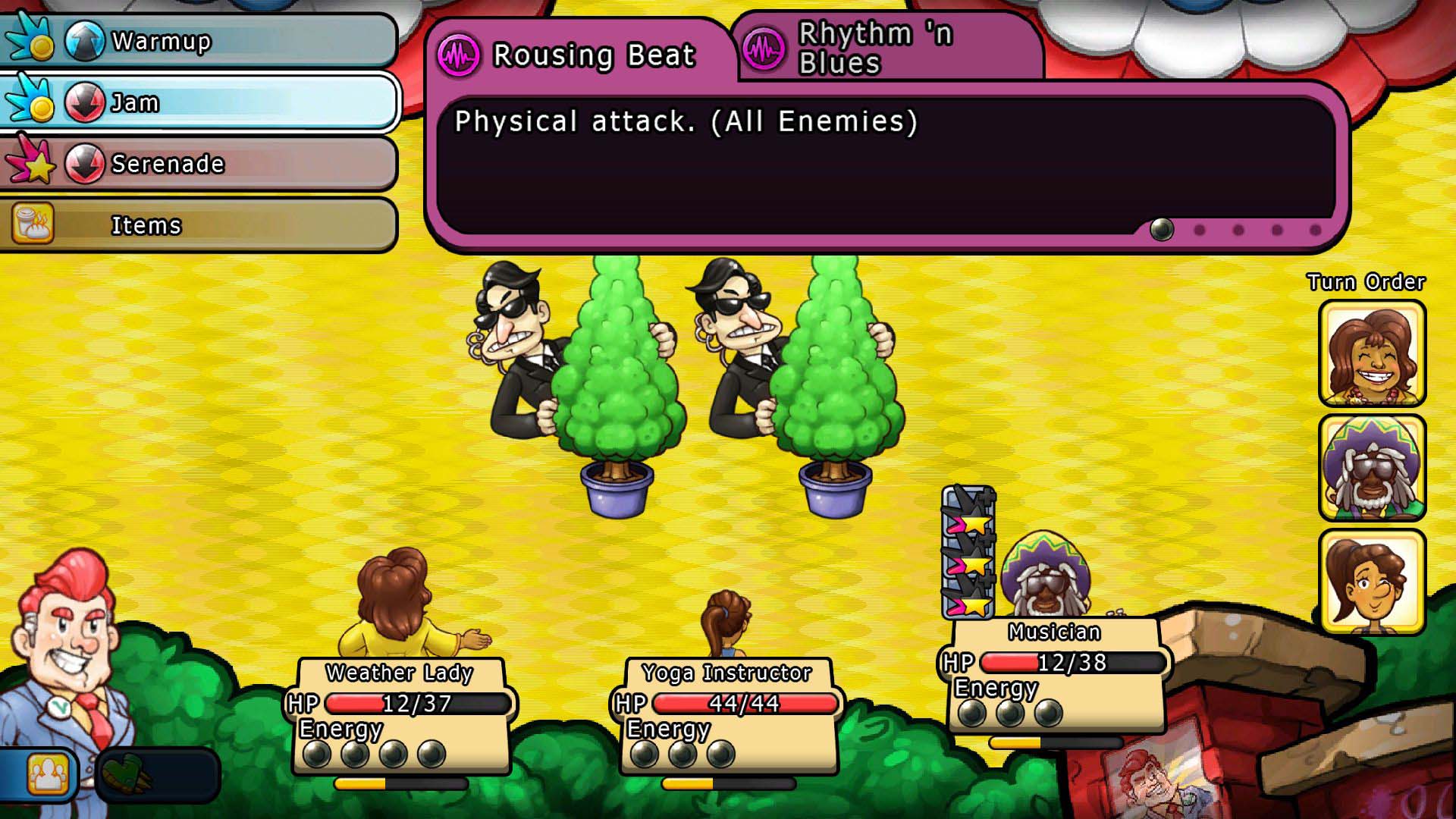Click the party icon button

point(47,774)
